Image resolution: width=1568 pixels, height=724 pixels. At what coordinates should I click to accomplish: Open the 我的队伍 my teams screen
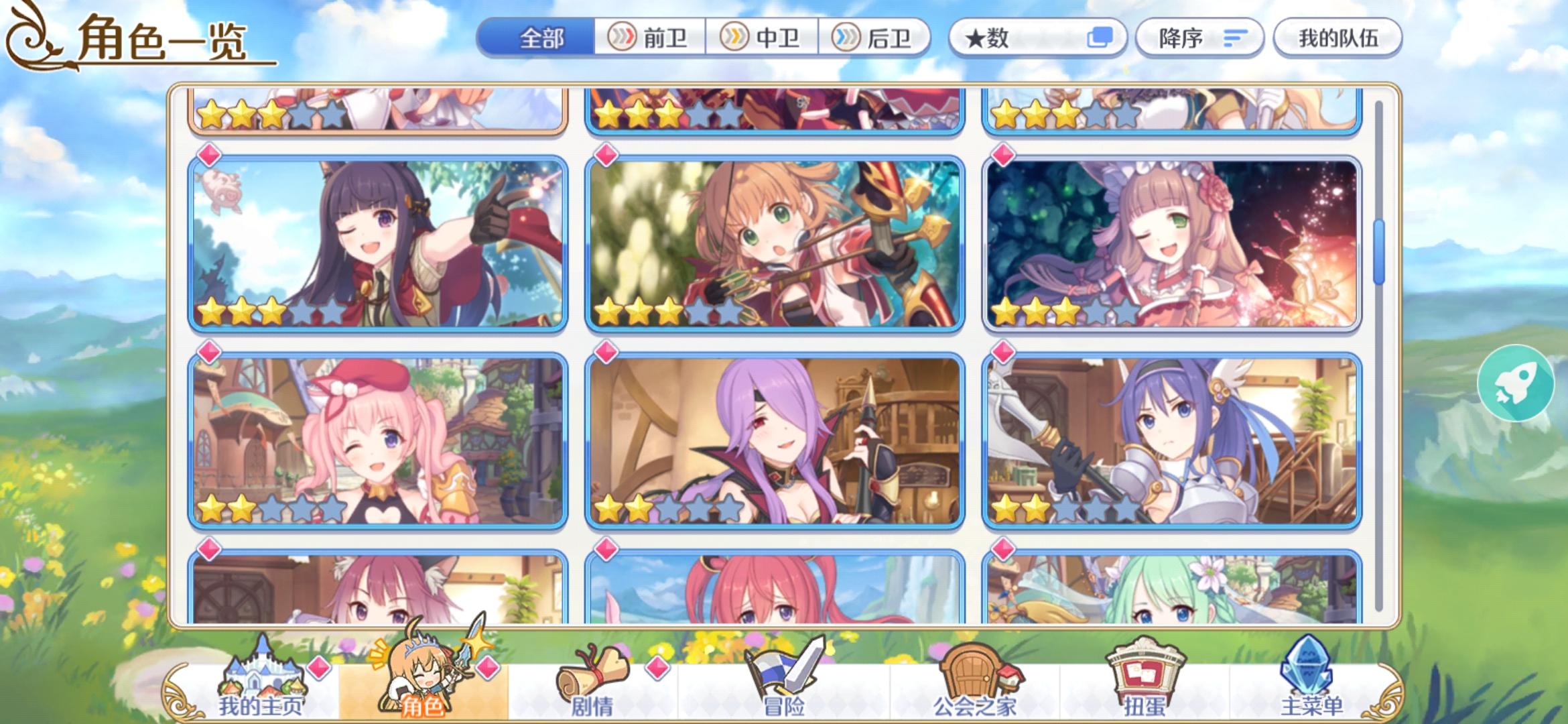[x=1336, y=38]
